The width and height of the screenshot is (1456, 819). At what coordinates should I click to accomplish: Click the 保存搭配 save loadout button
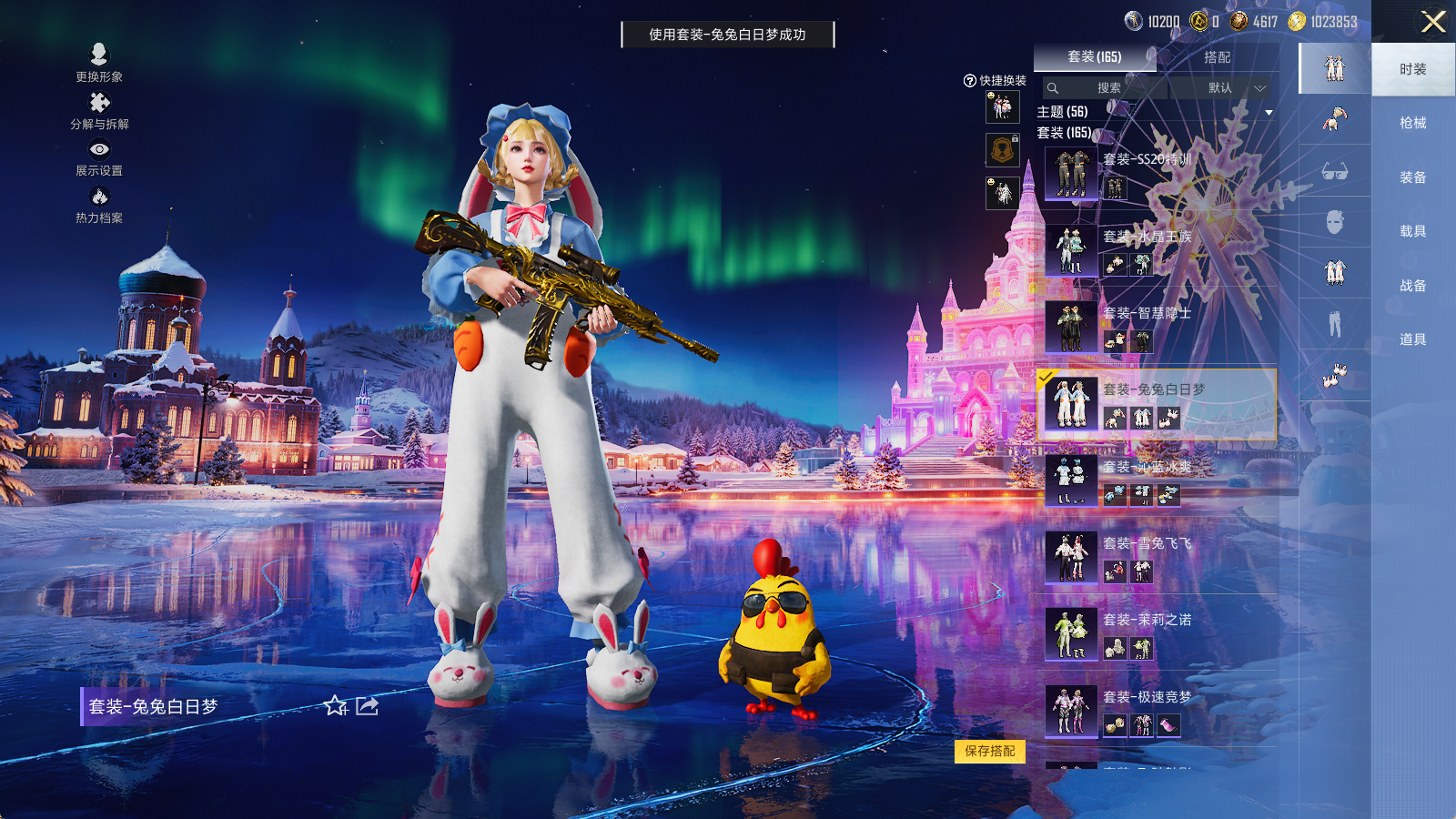[990, 751]
